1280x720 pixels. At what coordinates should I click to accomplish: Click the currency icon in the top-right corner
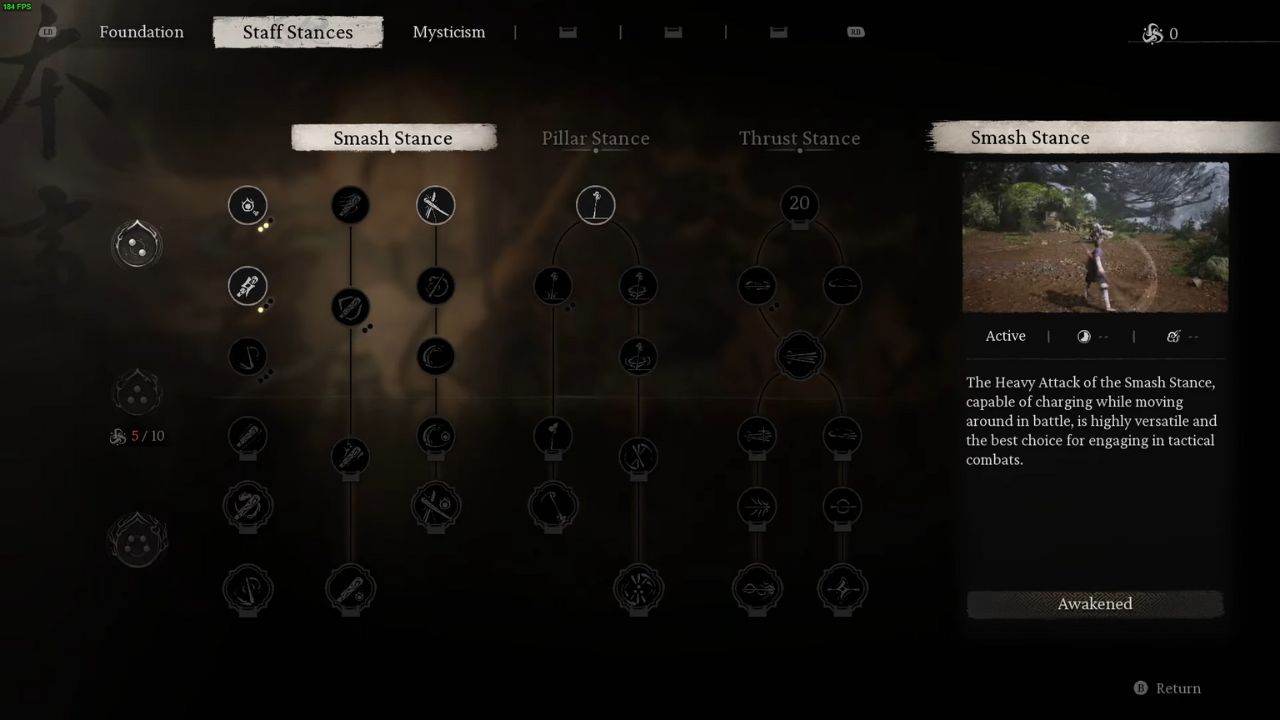(1152, 33)
